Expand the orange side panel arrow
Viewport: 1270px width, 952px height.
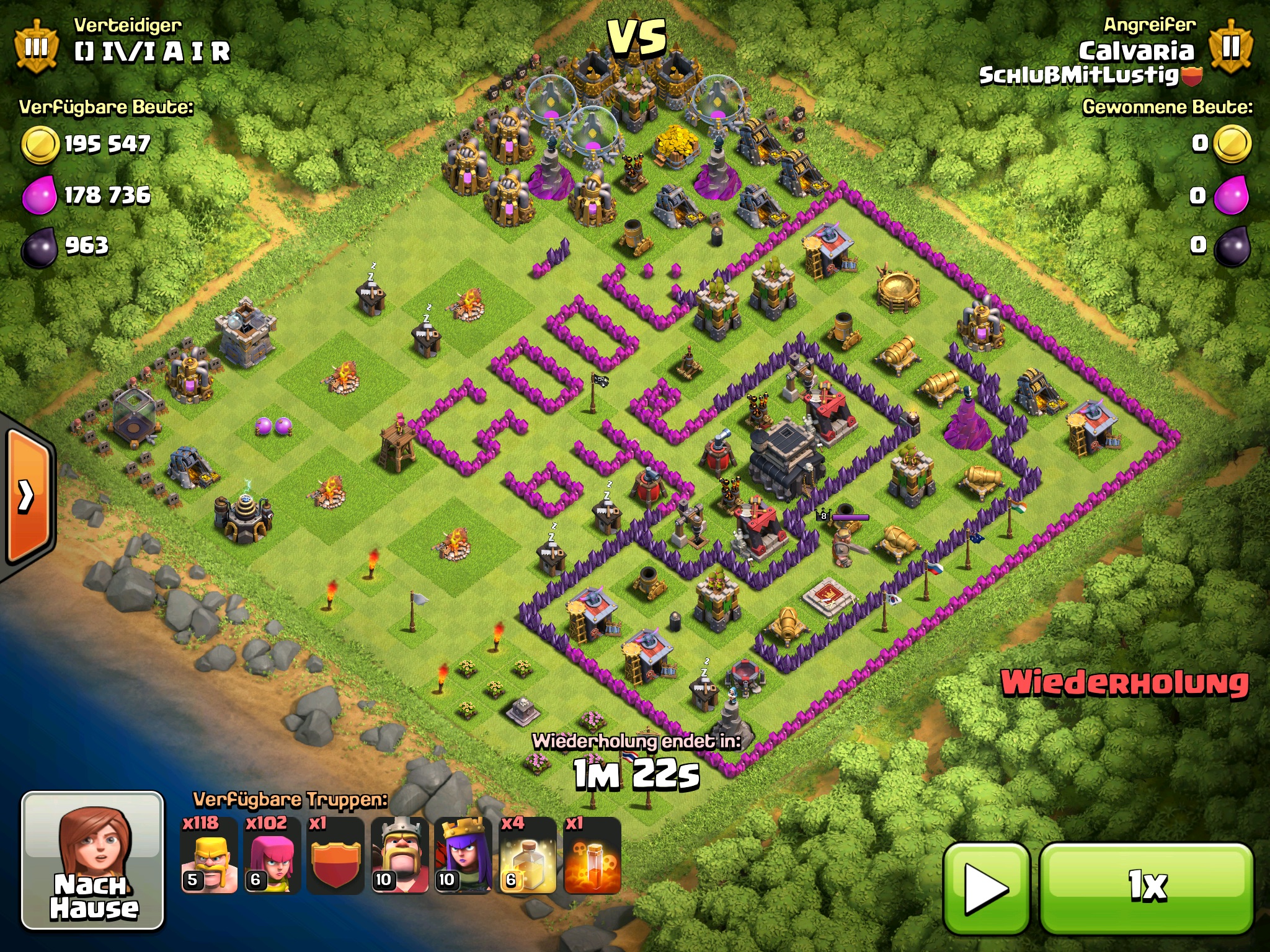point(27,495)
